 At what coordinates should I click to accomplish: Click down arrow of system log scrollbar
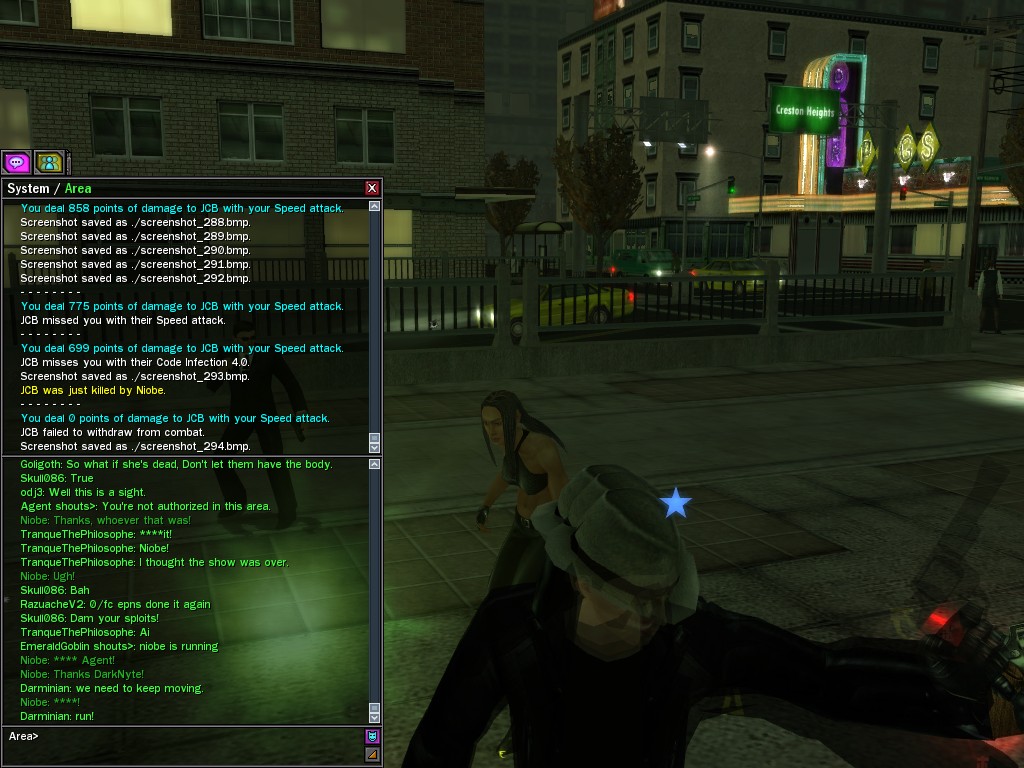(374, 446)
